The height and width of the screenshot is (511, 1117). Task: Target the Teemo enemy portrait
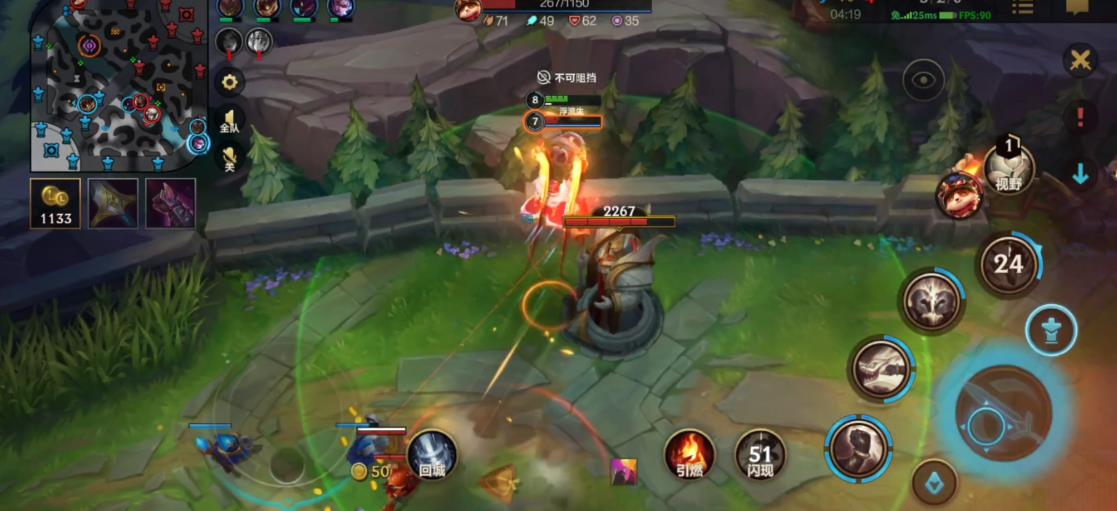pyautogui.click(x=957, y=194)
